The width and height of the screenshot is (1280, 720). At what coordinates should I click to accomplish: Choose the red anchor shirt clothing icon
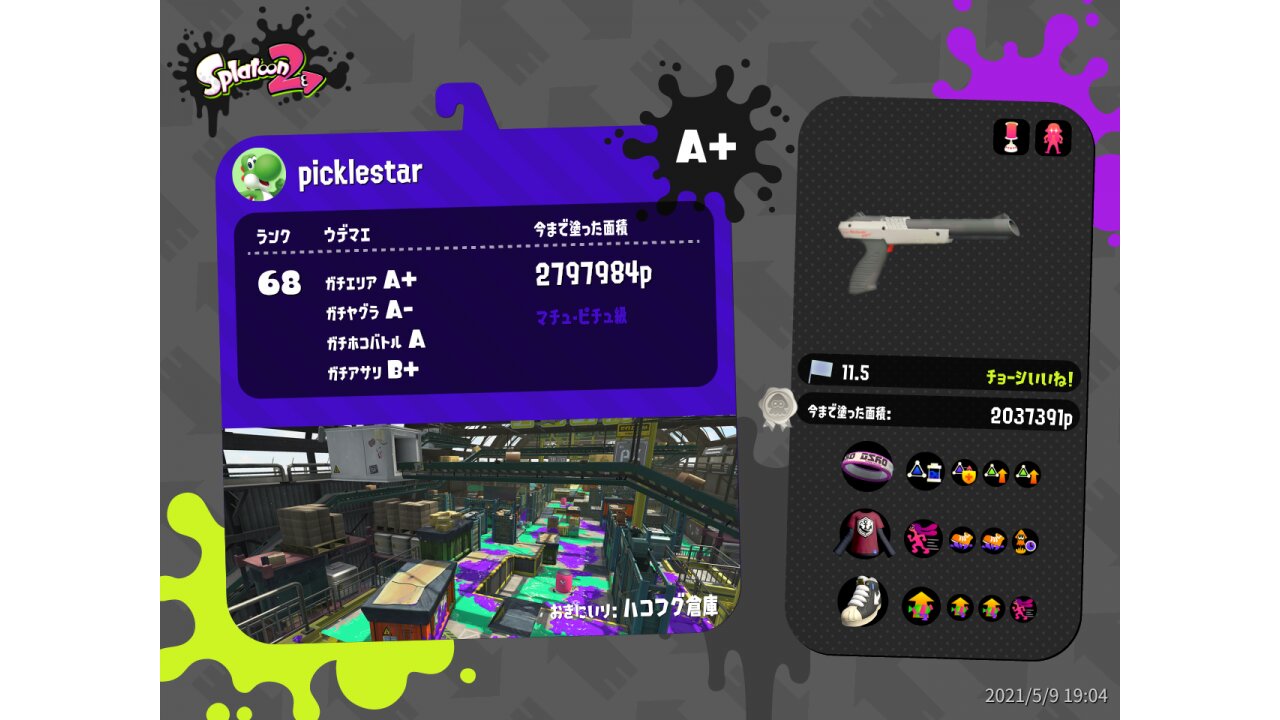click(x=864, y=535)
